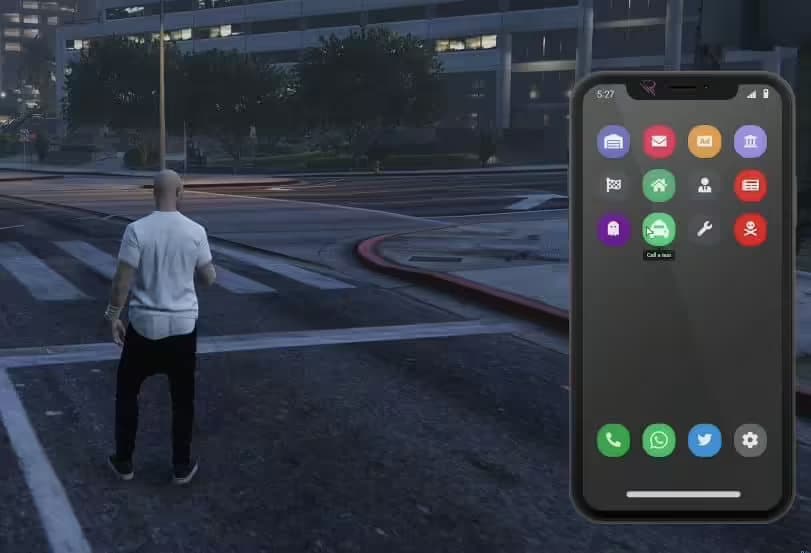This screenshot has width=811, height=553.
Task: Open the wrench mechanic app
Action: pyautogui.click(x=704, y=229)
